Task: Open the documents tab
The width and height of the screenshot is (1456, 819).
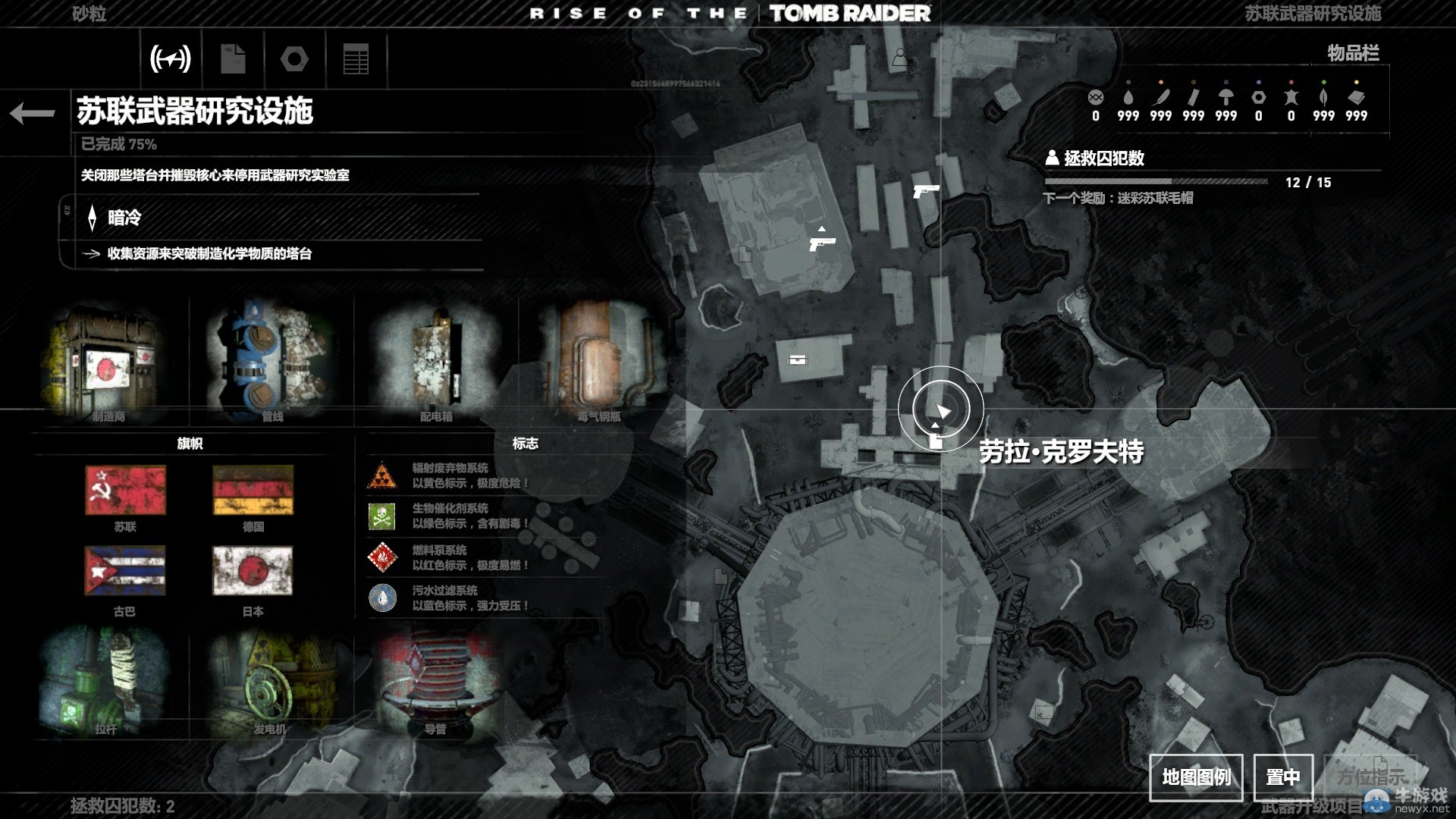Action: [x=233, y=58]
